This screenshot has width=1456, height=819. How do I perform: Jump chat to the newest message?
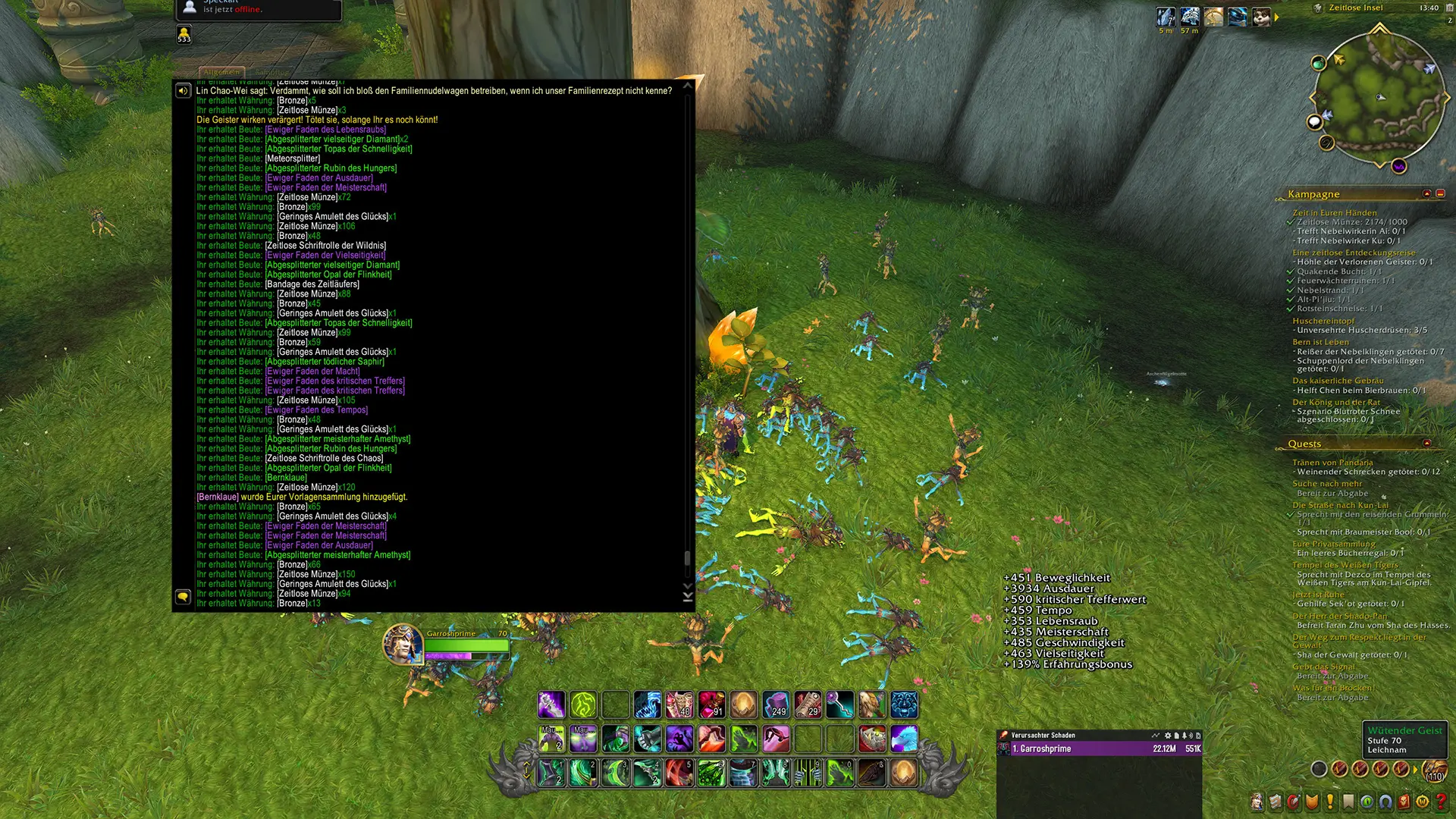[688, 598]
